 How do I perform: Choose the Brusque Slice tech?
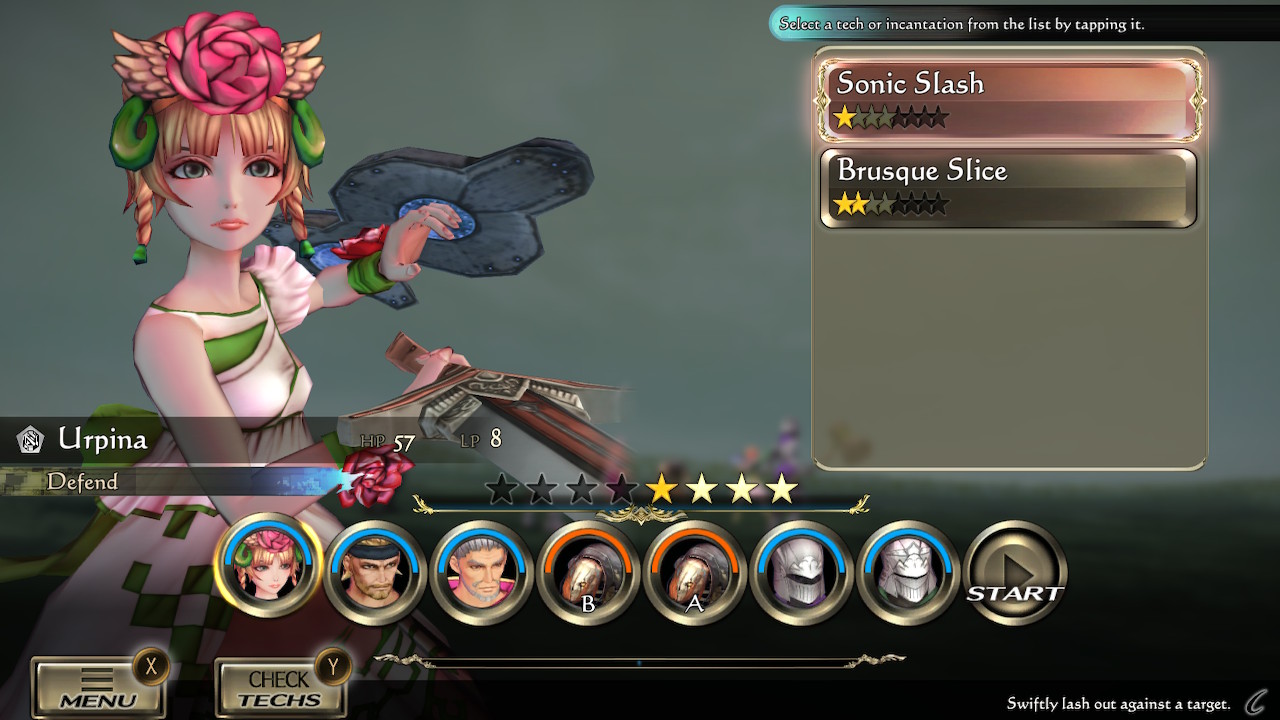click(x=1008, y=188)
